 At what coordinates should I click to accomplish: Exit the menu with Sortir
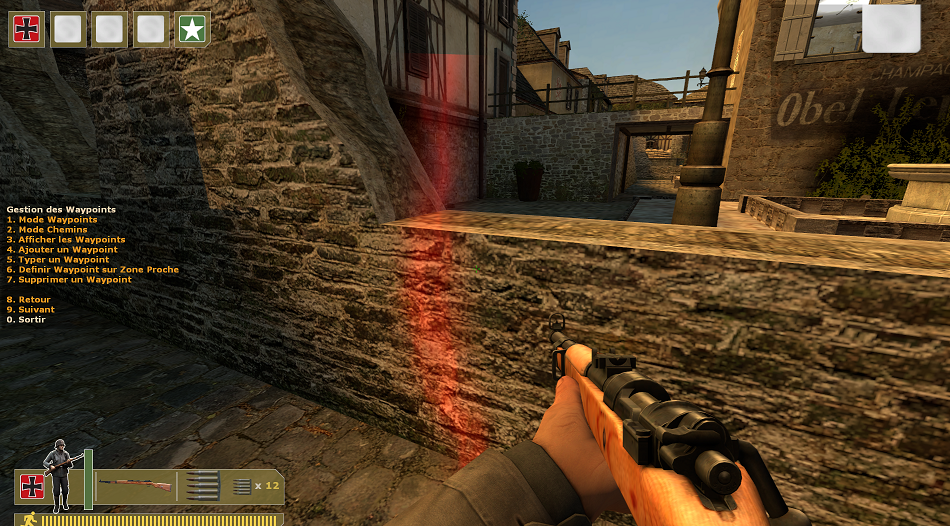tap(27, 320)
